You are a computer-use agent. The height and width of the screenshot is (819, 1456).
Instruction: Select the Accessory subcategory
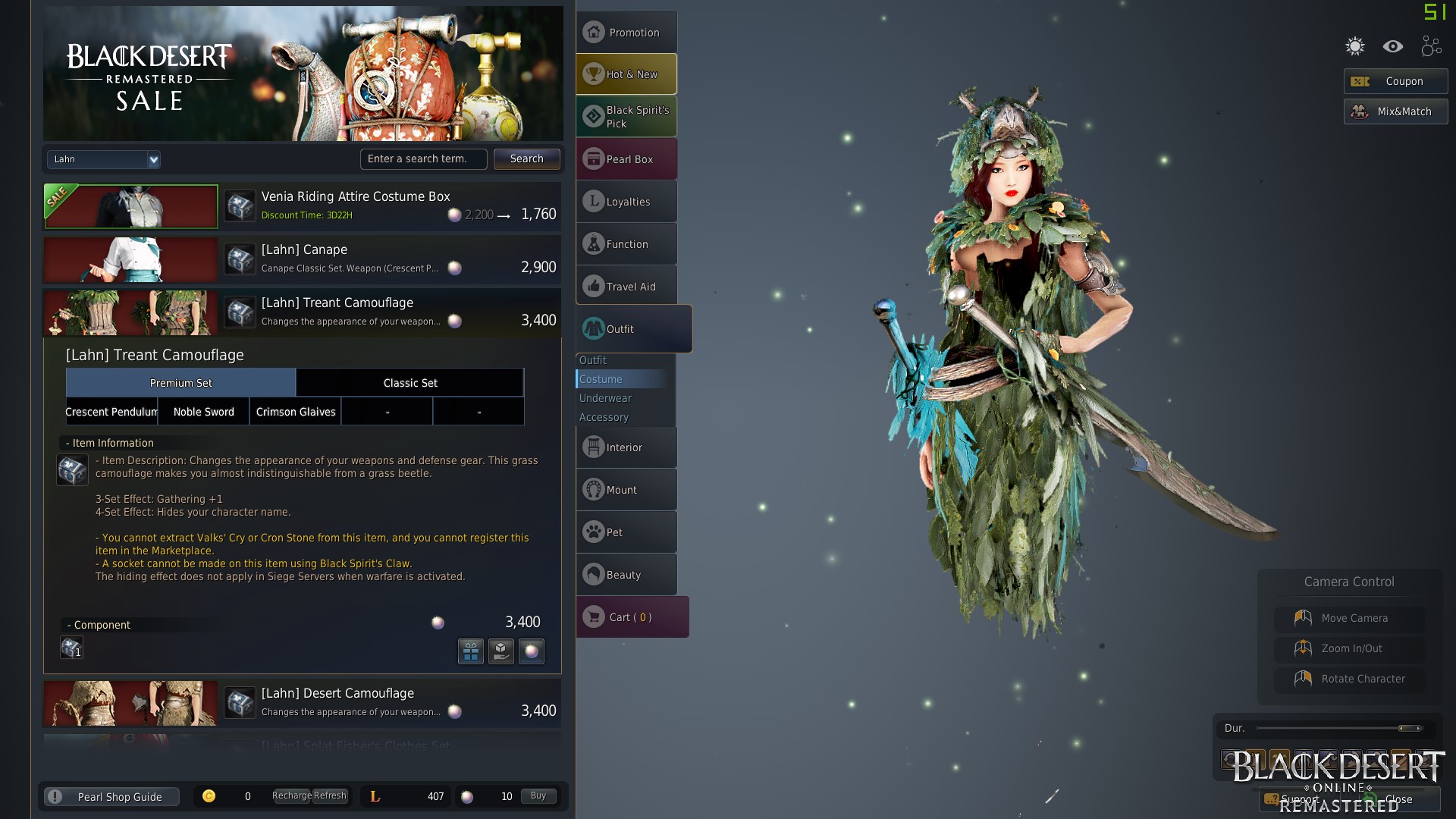click(604, 417)
